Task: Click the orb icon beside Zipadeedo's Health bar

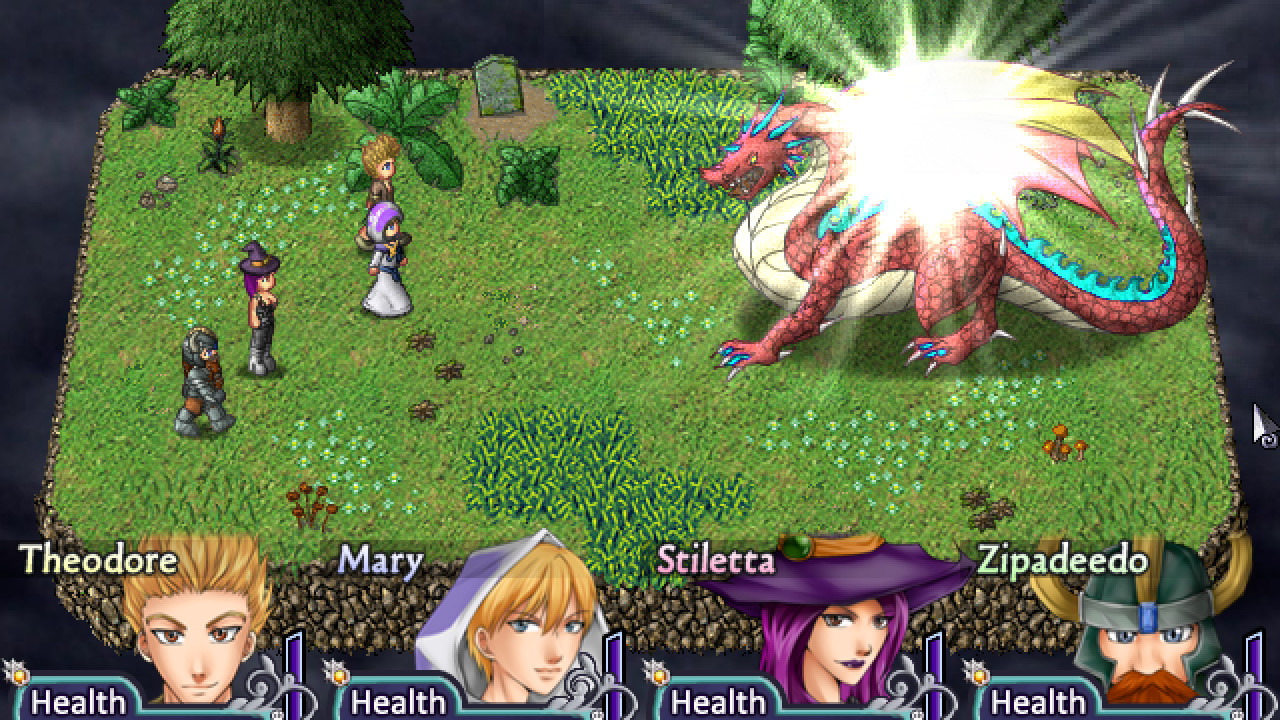Action: (x=981, y=674)
